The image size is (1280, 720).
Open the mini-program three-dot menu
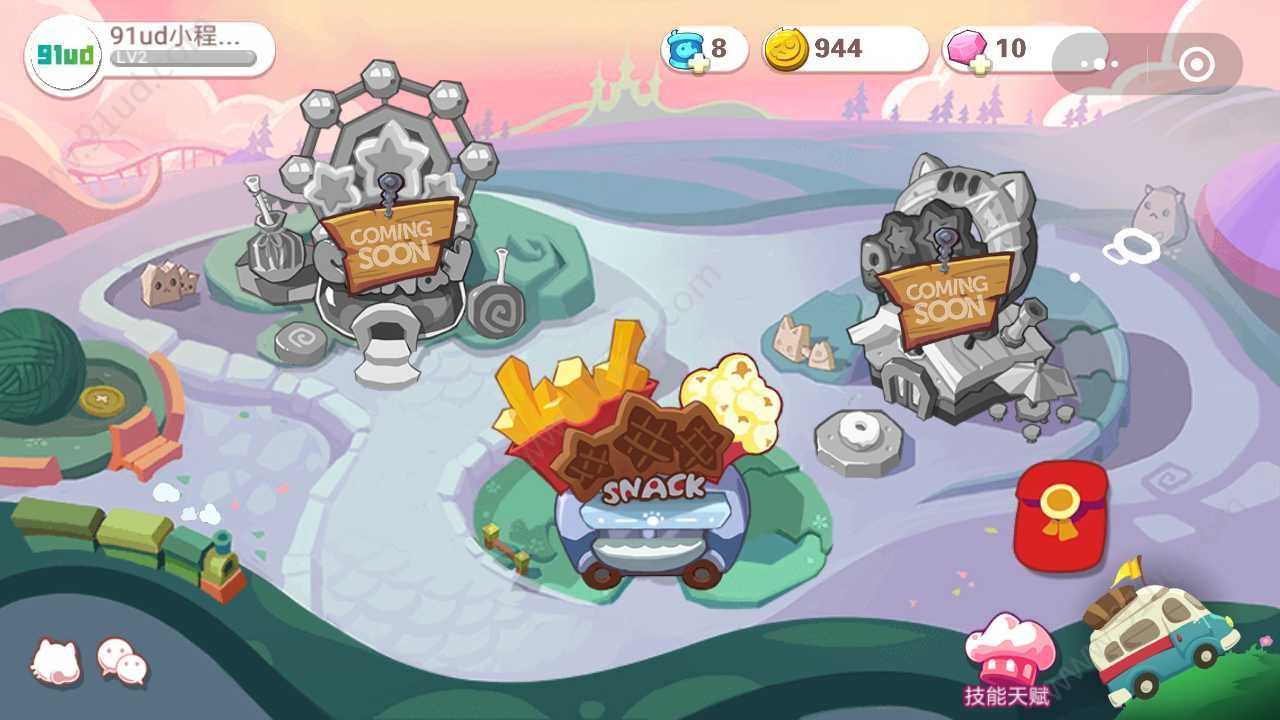pyautogui.click(x=1098, y=65)
